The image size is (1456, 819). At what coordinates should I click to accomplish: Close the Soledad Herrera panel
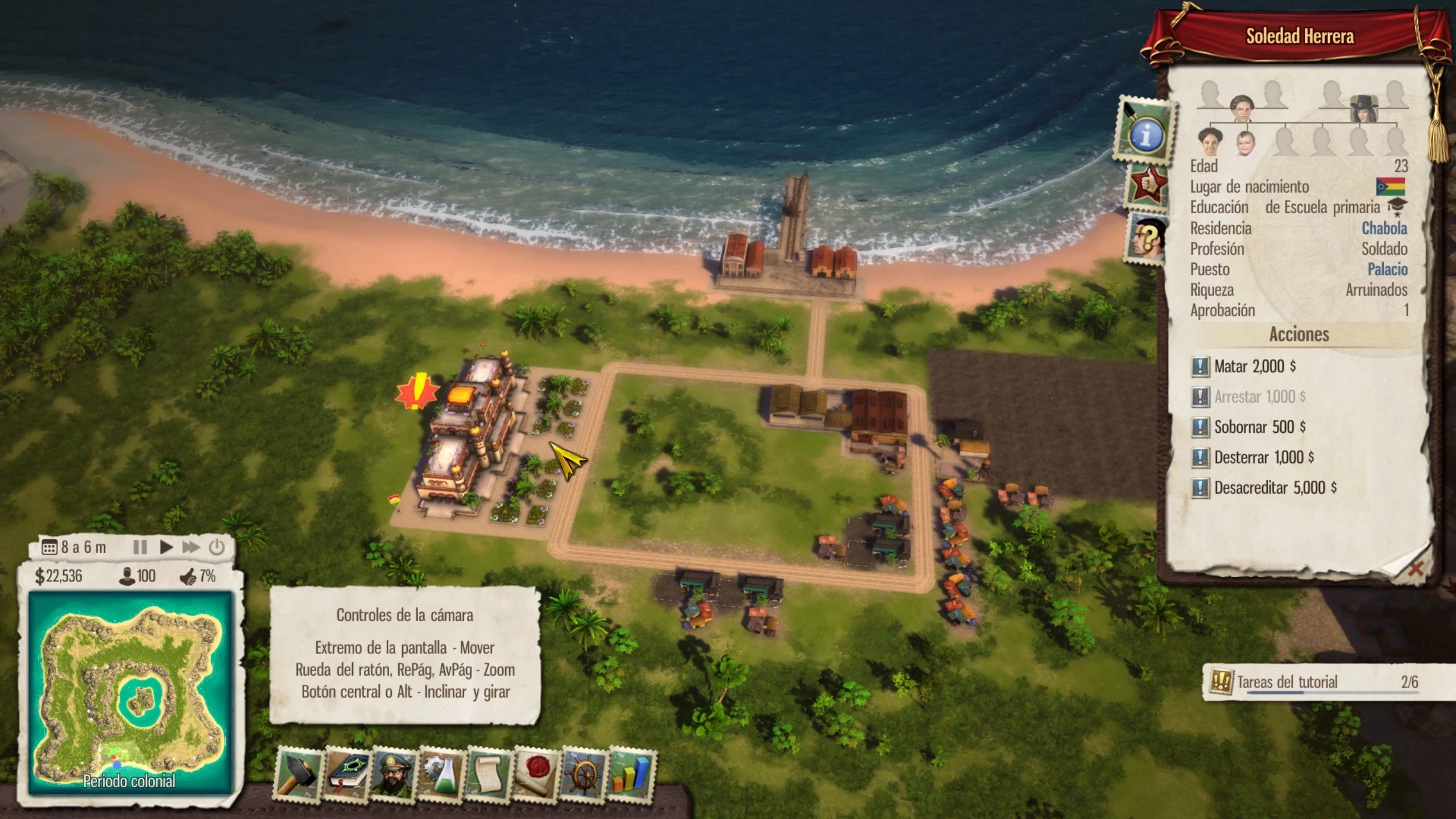[1416, 568]
